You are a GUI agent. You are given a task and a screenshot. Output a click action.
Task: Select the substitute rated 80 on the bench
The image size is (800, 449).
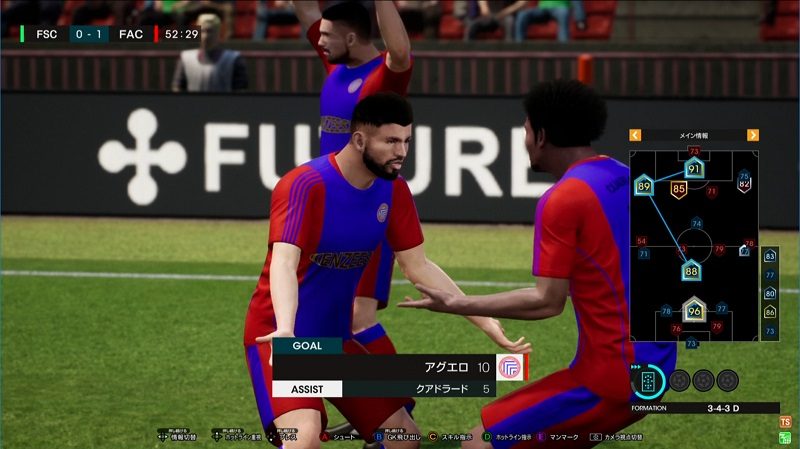770,293
